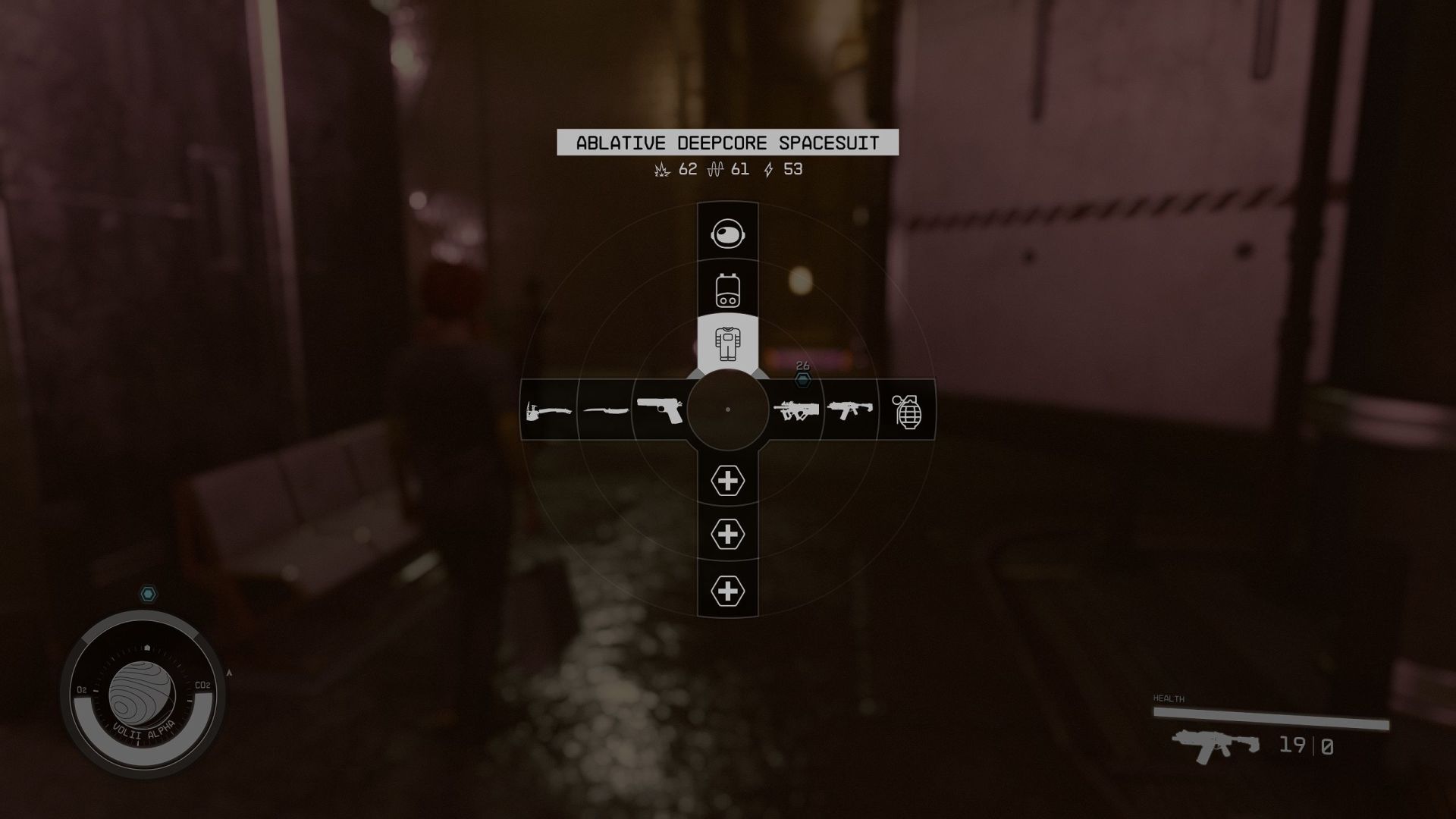Click the Volii Alpha planet compass widget
The image size is (1456, 819).
(143, 695)
